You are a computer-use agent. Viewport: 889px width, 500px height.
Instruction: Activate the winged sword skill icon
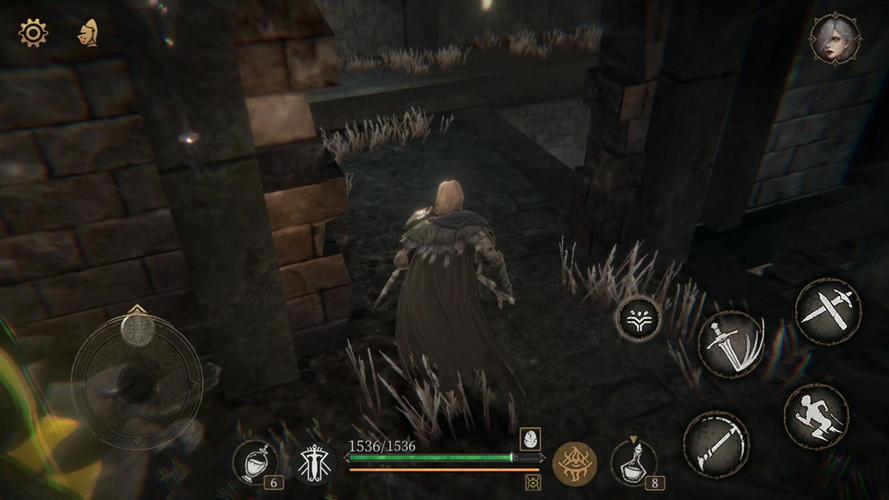click(x=315, y=462)
